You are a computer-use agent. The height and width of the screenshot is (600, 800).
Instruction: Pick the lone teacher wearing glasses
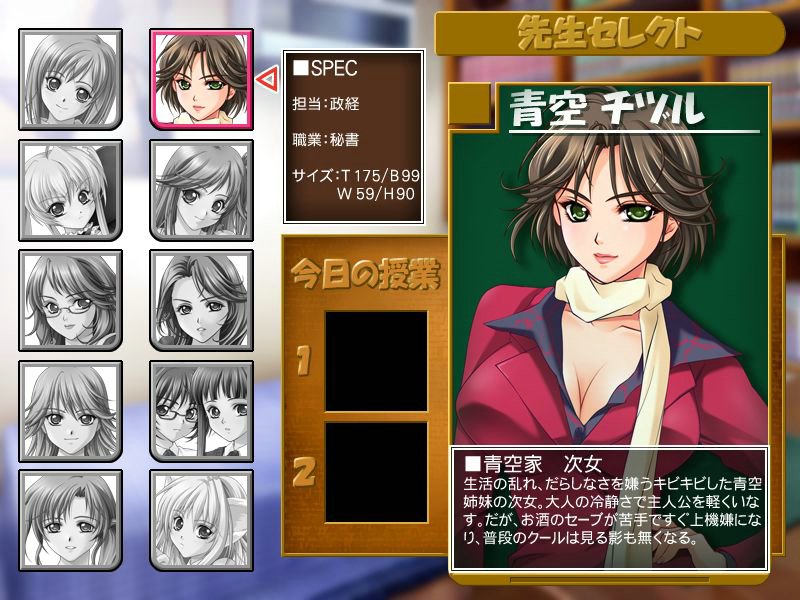[70, 299]
